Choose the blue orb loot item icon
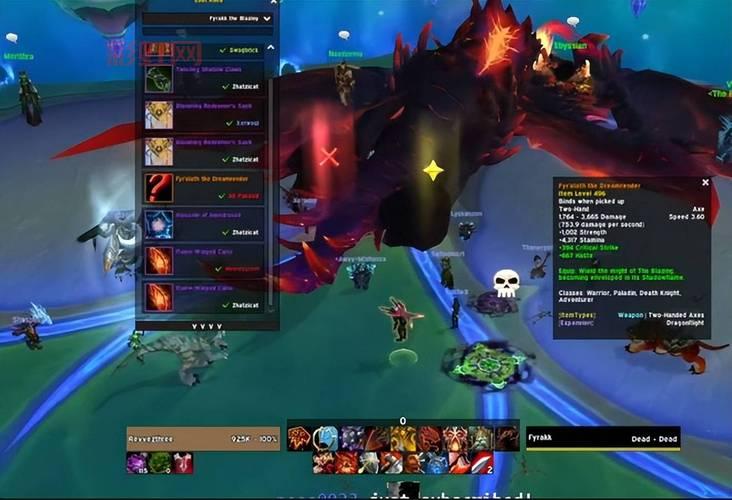The height and width of the screenshot is (500, 732). pyautogui.click(x=159, y=224)
